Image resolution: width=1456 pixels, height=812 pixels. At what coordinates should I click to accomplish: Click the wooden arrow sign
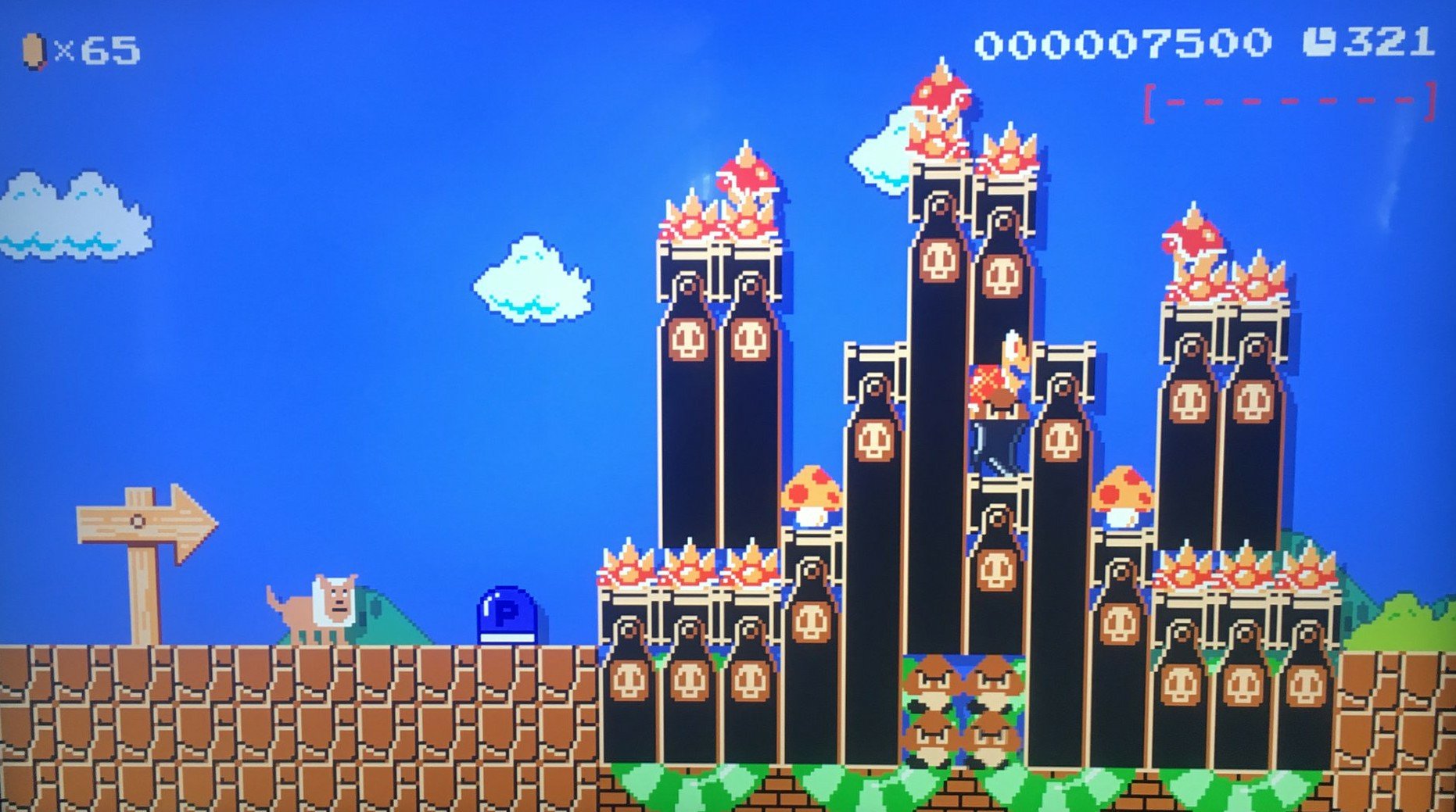141,524
